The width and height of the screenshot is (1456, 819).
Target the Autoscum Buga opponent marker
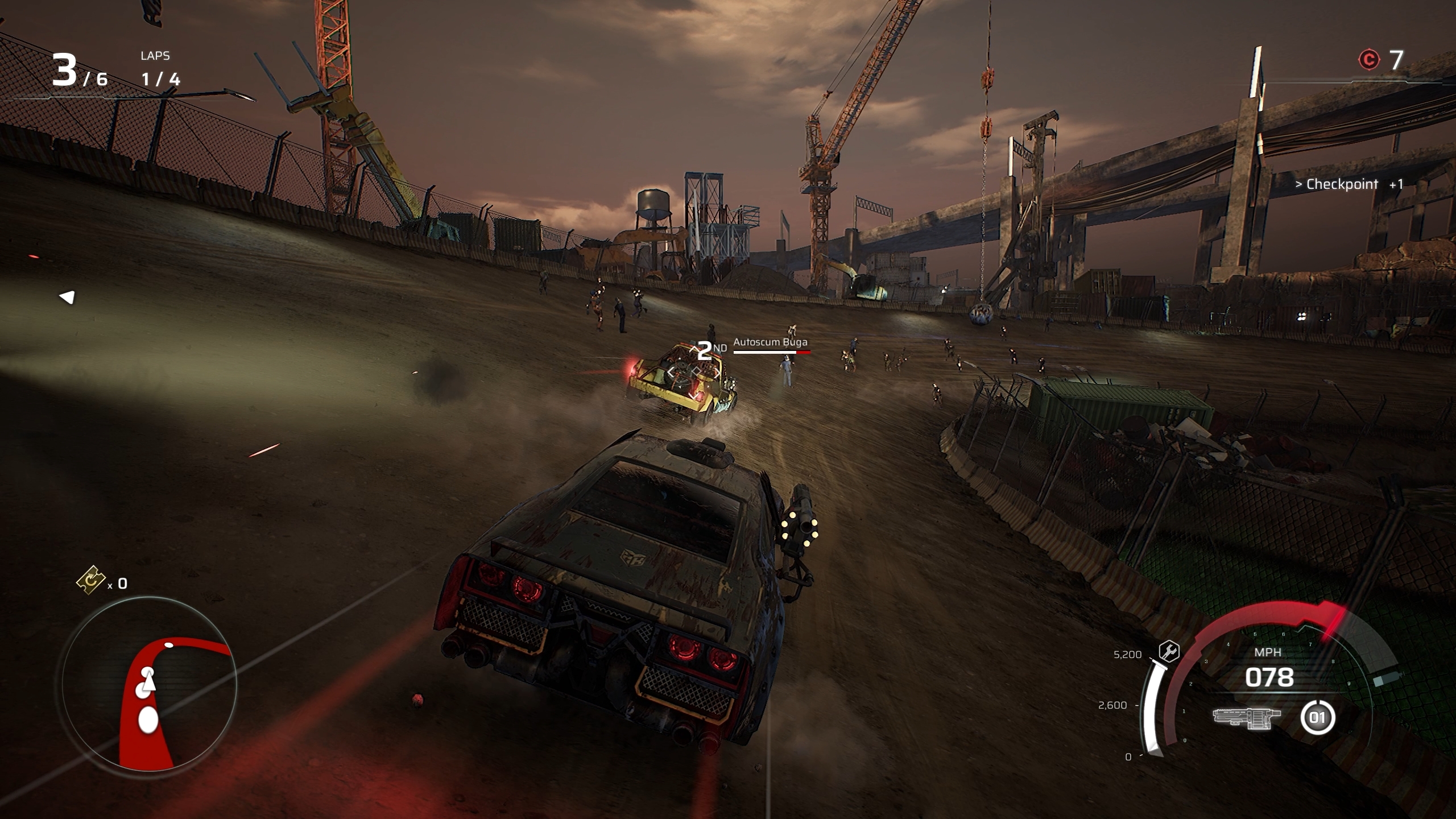770,342
